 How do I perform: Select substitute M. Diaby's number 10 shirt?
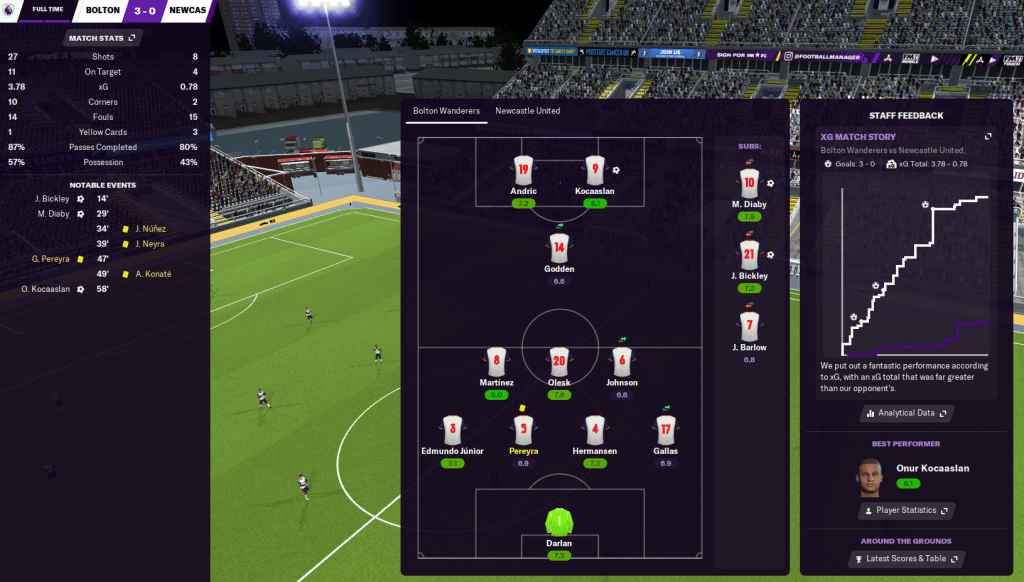(x=749, y=181)
